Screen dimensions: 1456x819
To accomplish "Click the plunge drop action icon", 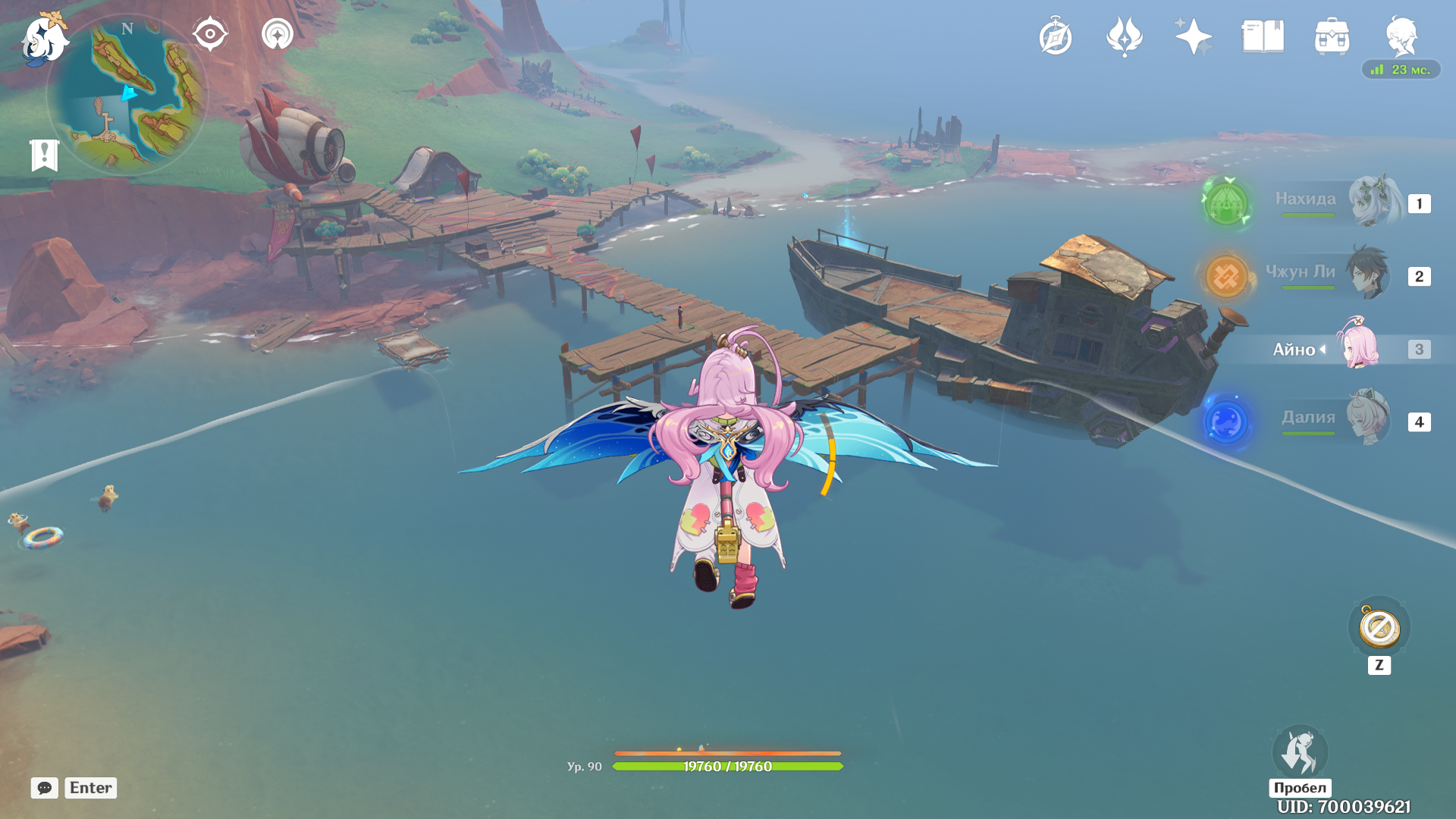I will [1300, 752].
